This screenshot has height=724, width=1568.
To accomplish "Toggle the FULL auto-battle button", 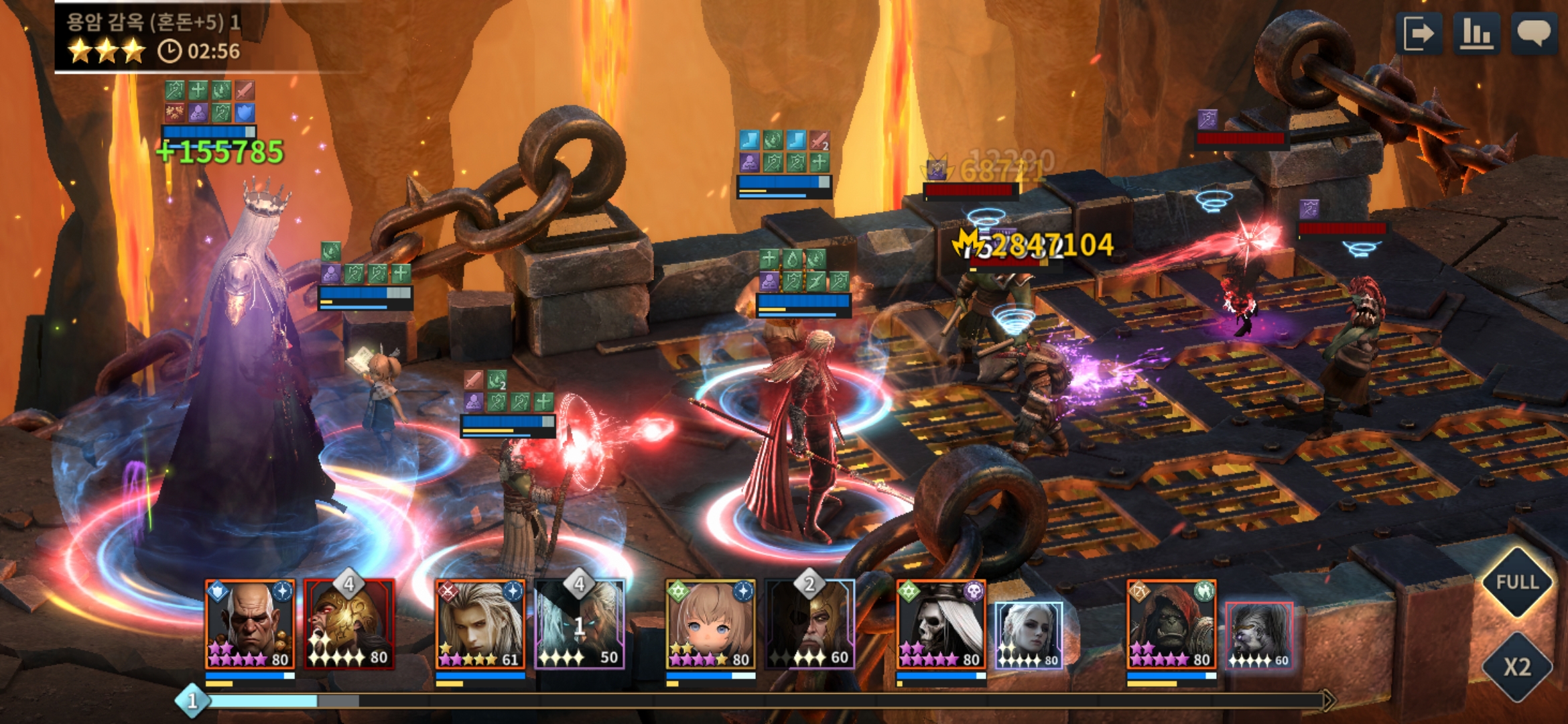I will 1517,582.
